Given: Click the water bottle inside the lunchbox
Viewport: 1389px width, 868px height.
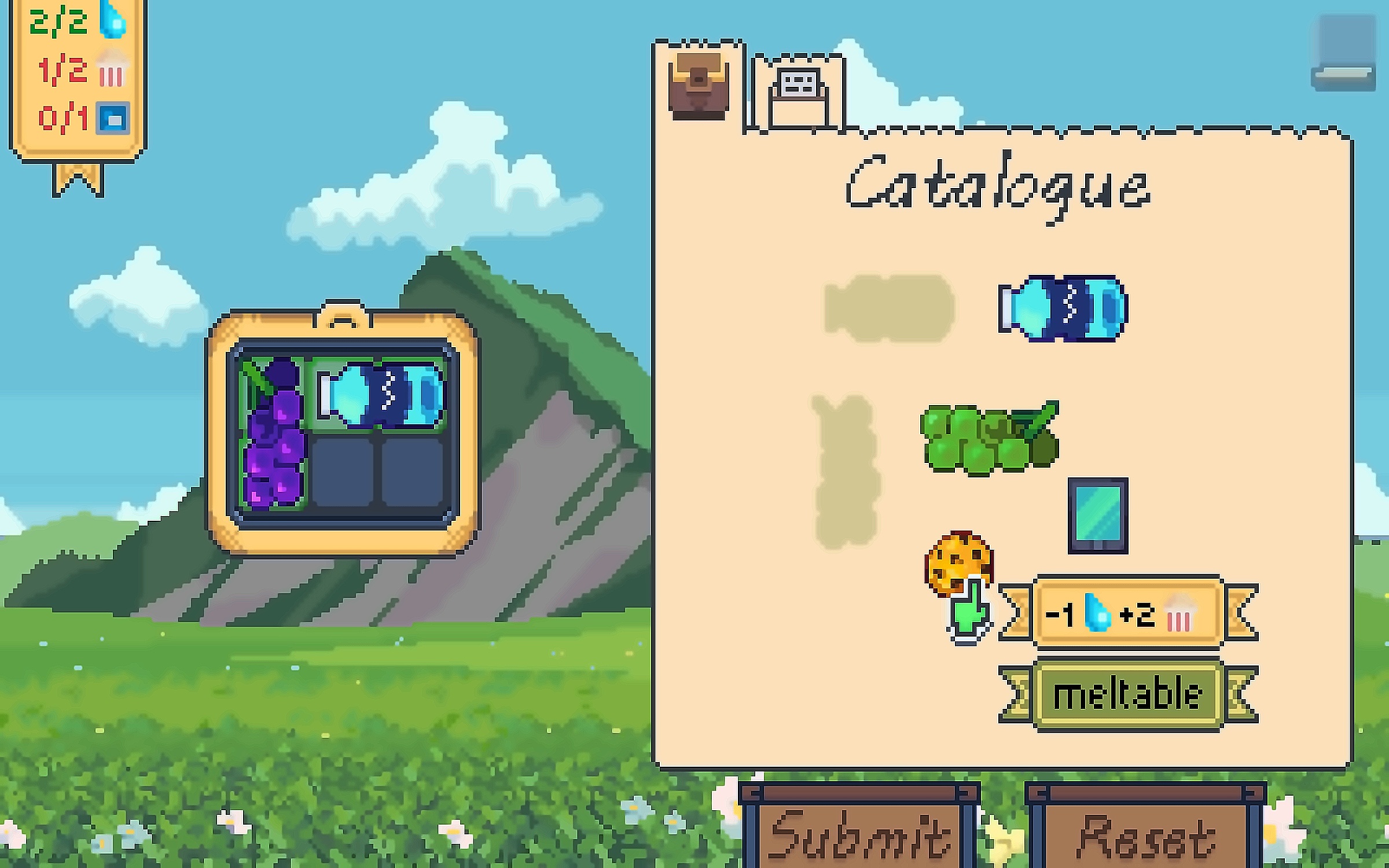Looking at the screenshot, I should [x=380, y=395].
